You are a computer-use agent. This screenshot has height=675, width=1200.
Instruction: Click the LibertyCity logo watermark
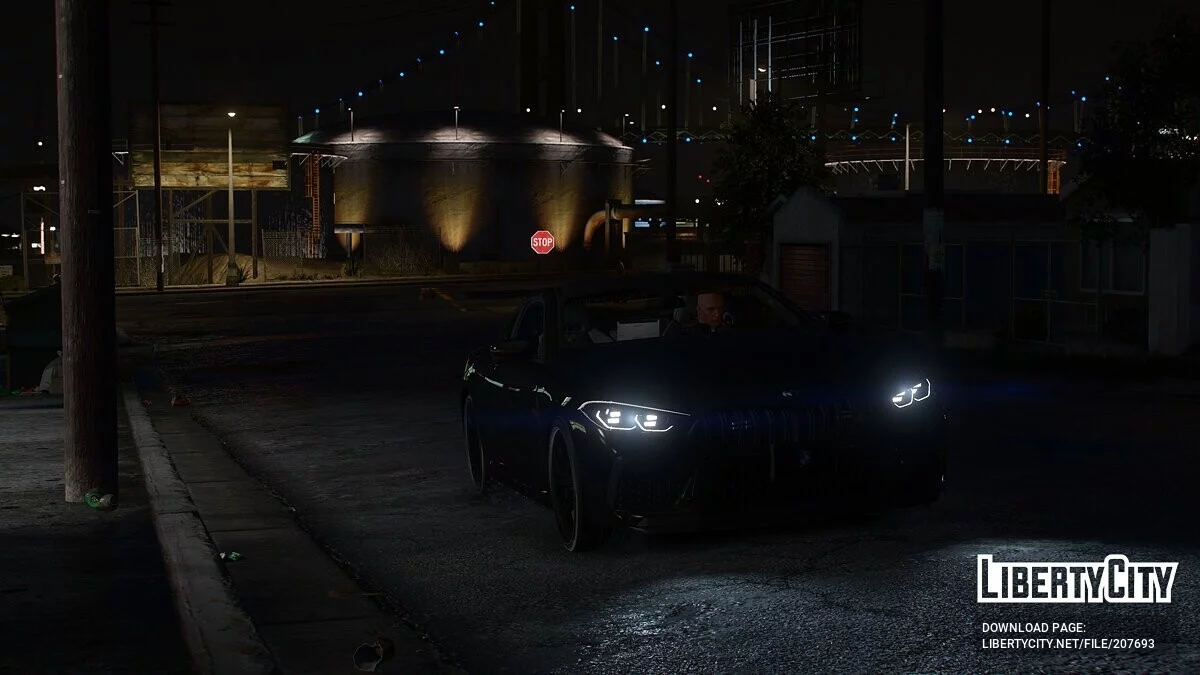tap(1077, 579)
